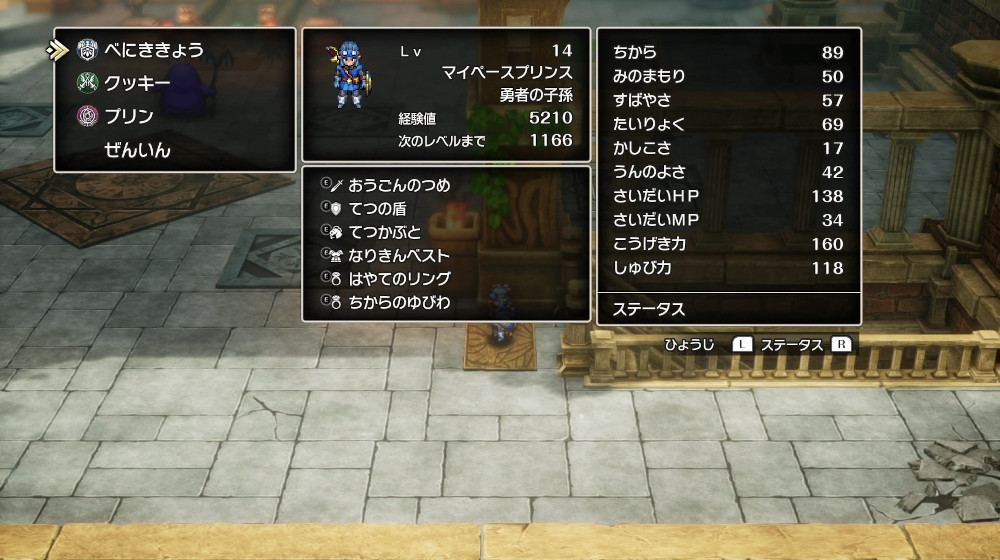
Task: Choose the ぜんいん option
Action: pos(137,150)
